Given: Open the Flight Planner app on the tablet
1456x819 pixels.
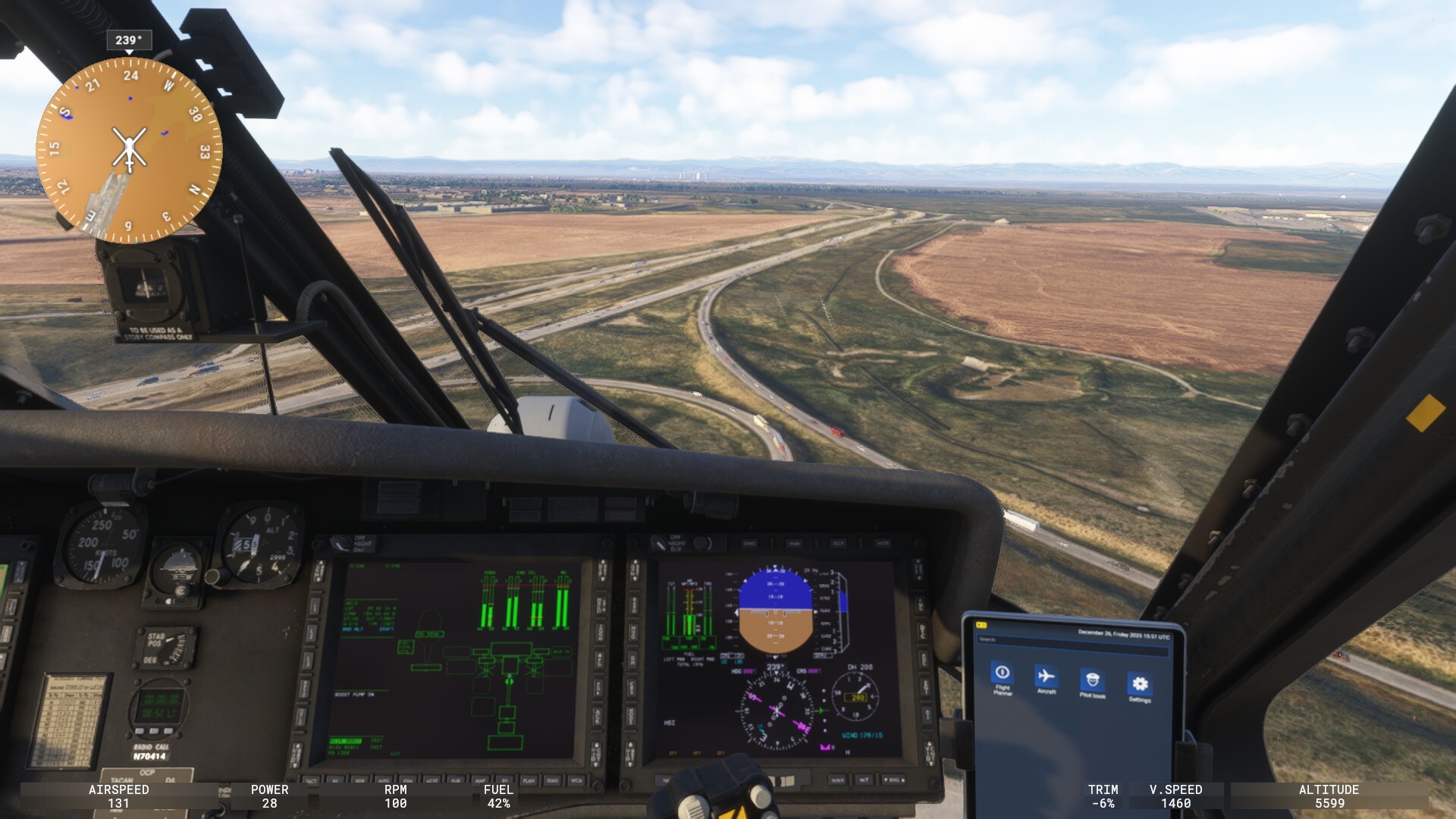Looking at the screenshot, I should pos(1002,673).
